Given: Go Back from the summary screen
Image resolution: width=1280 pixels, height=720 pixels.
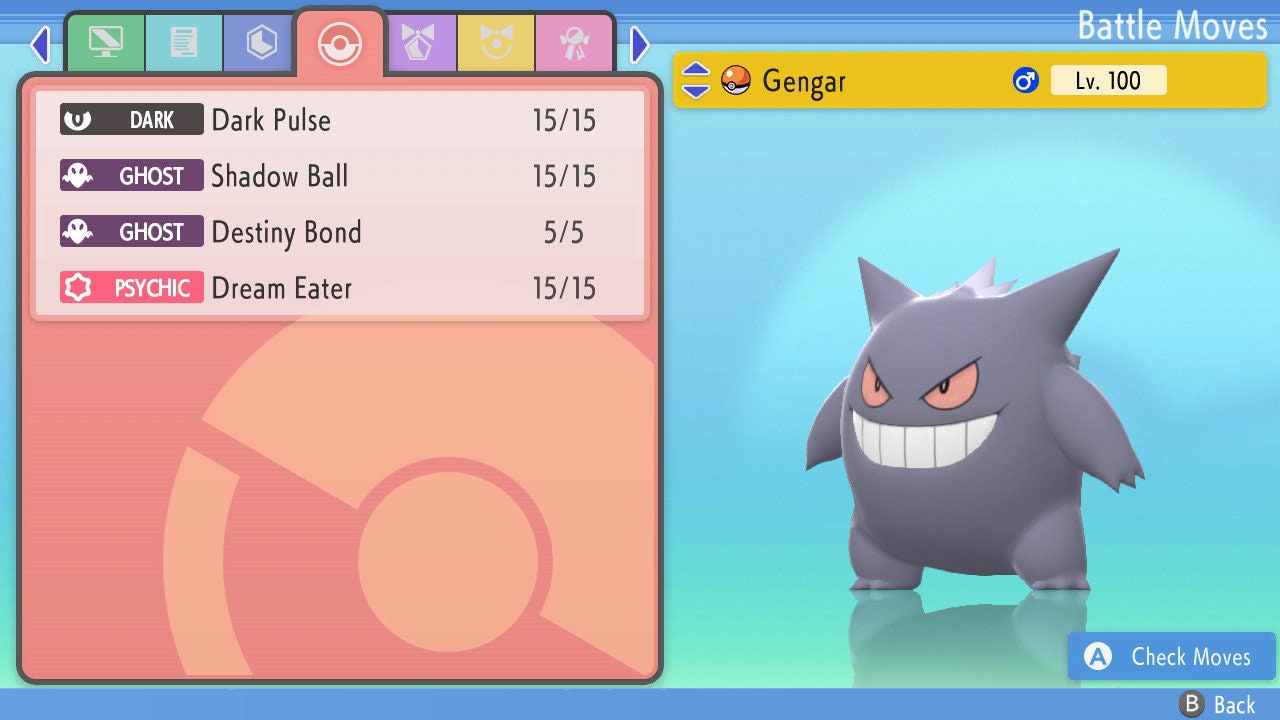Looking at the screenshot, I should pos(1218,705).
